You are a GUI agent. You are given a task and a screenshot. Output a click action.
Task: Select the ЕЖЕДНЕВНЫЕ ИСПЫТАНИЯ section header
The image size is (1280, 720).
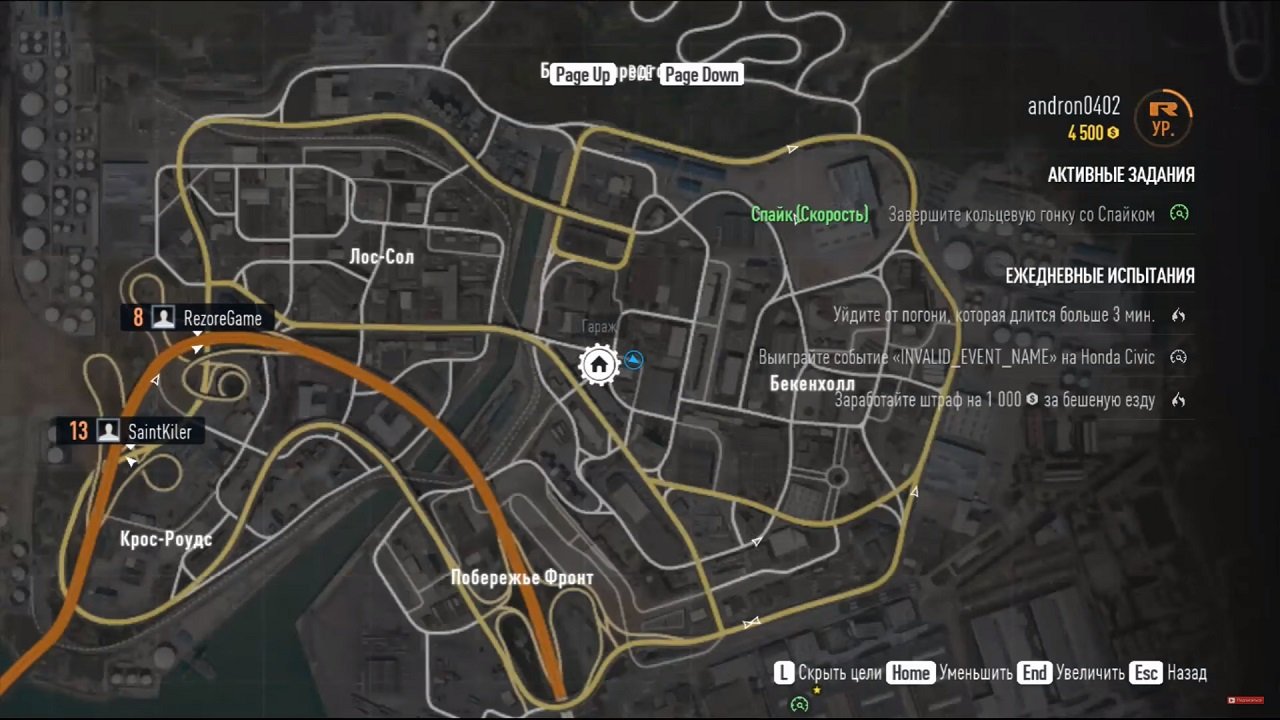coord(1100,276)
